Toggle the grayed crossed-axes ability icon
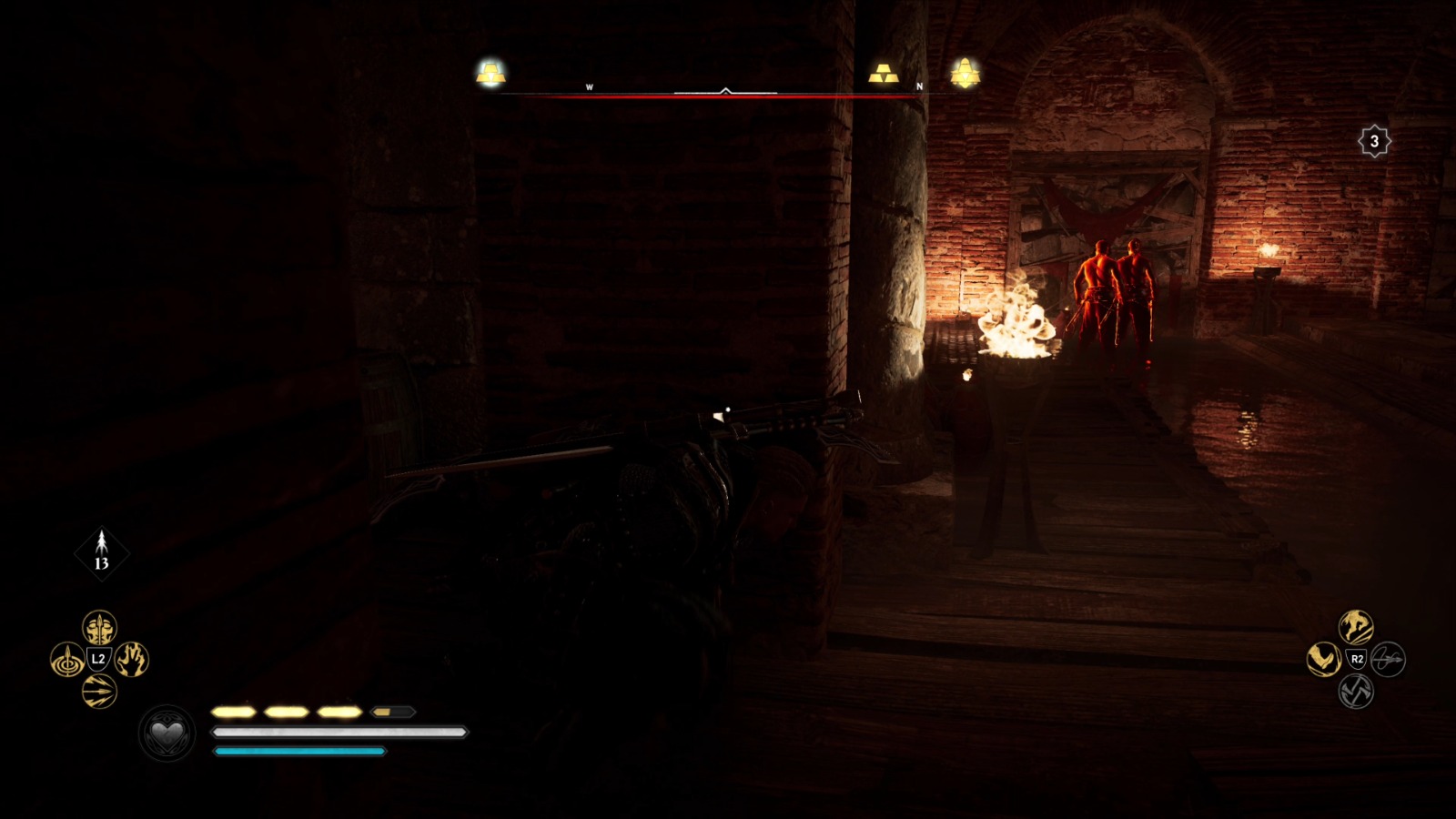1456x819 pixels. coord(1356,691)
